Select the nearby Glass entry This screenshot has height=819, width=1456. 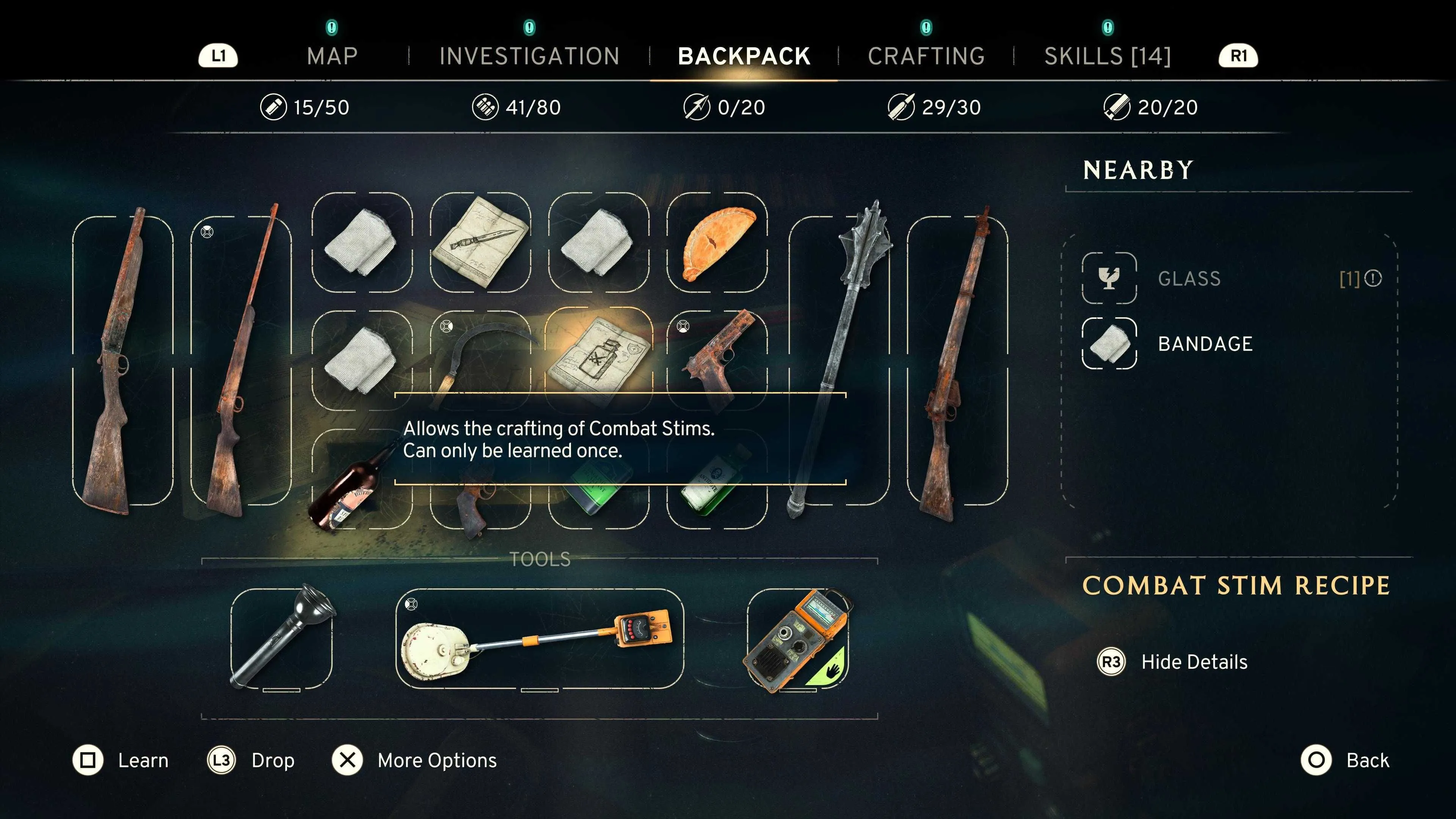click(1189, 279)
